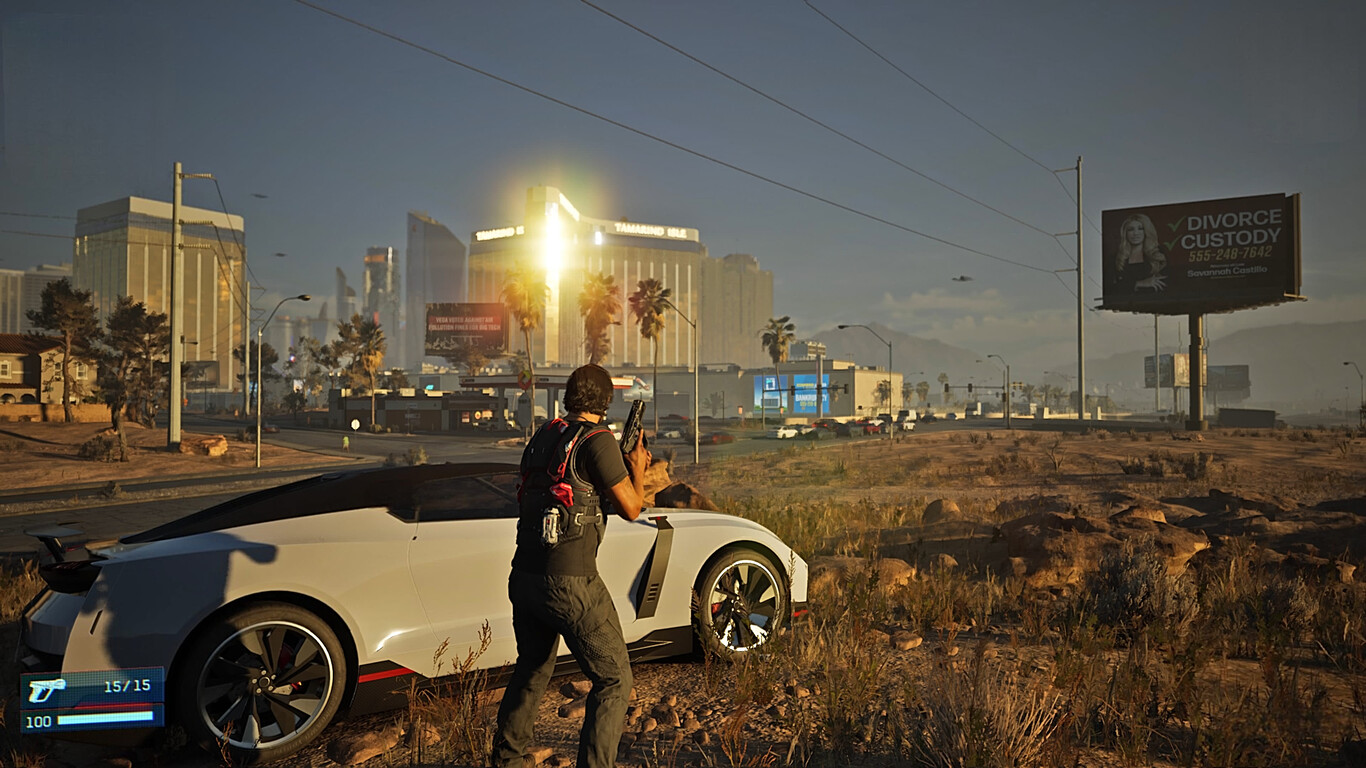The height and width of the screenshot is (768, 1366).
Task: Select the pistol weapon icon
Action: pos(46,689)
